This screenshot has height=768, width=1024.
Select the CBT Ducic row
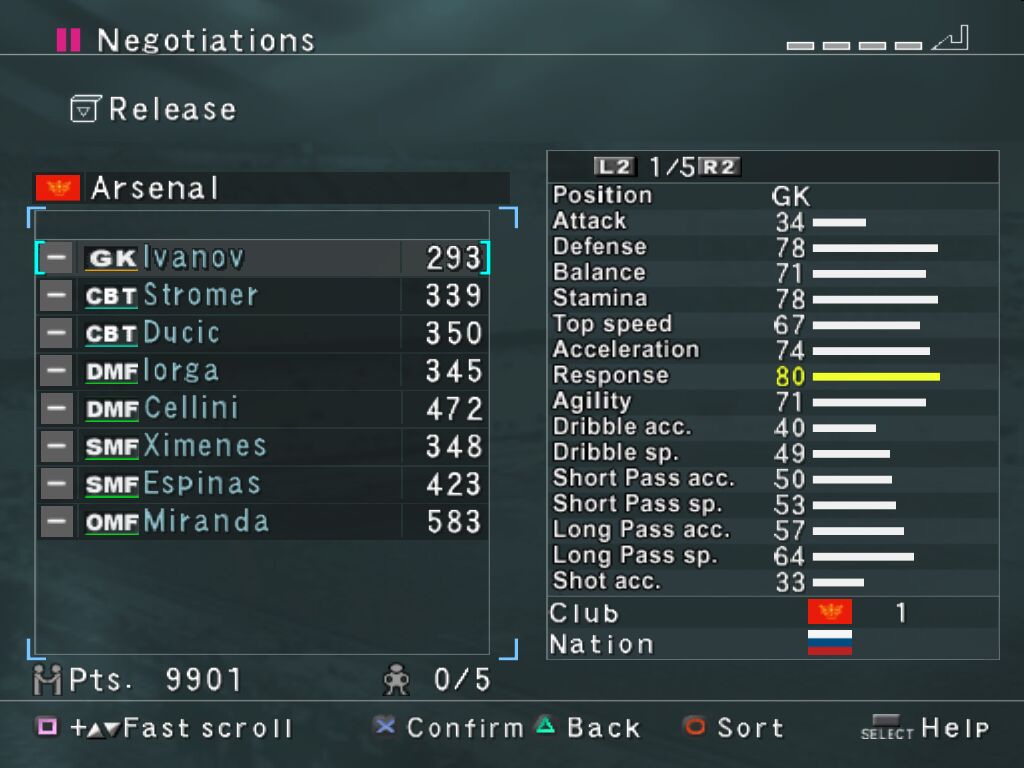click(262, 333)
